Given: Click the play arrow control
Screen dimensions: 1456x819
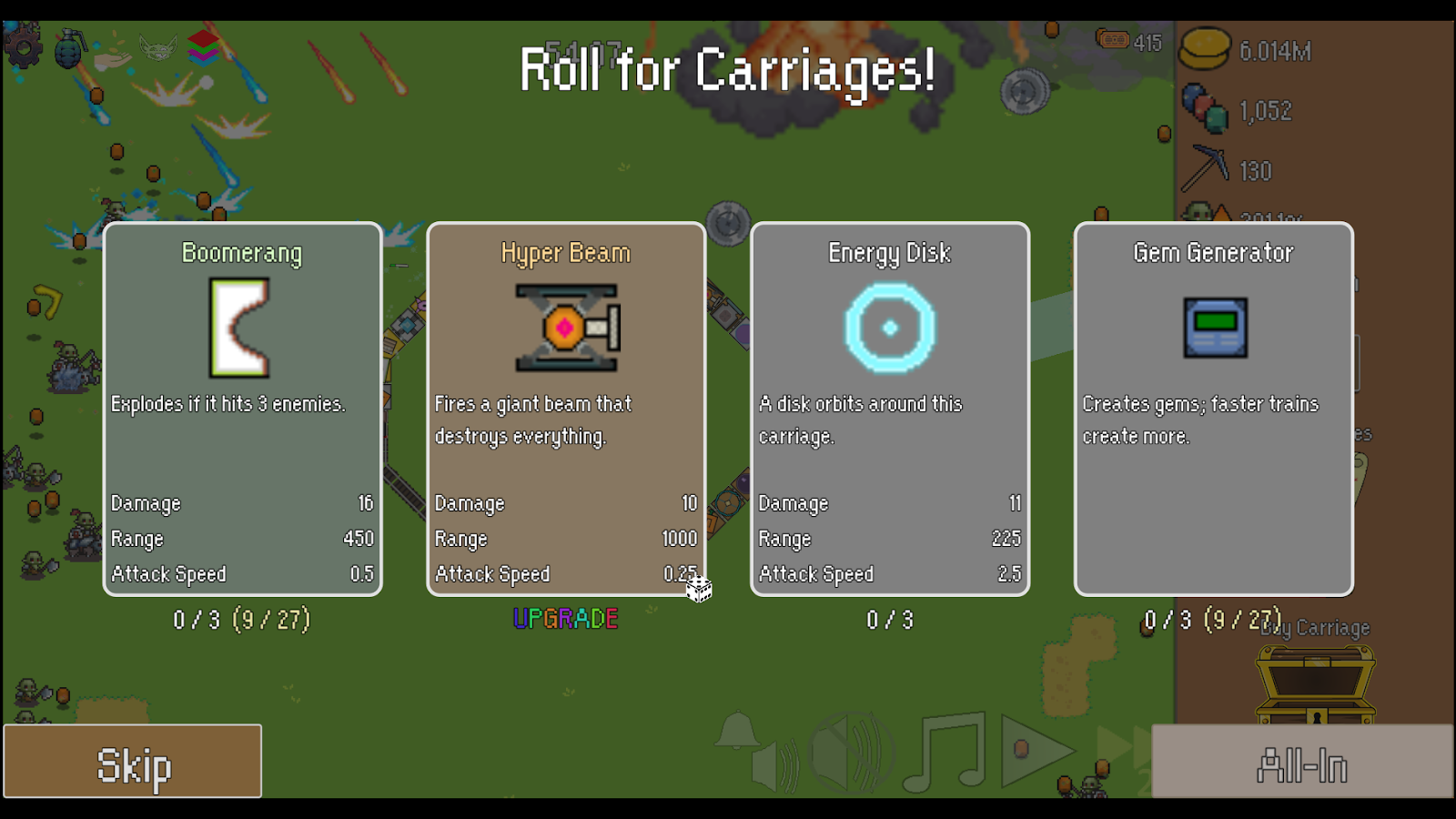Looking at the screenshot, I should (1036, 751).
